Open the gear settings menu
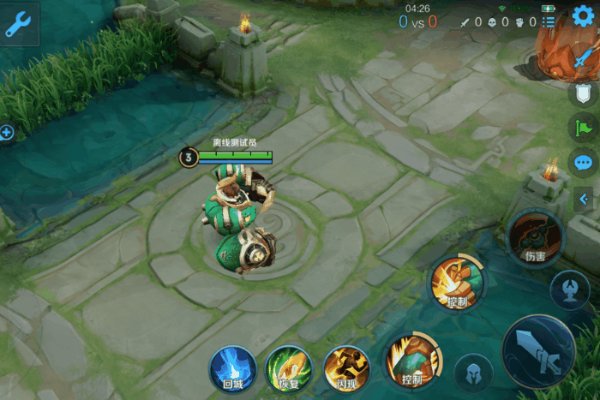Screen dimensions: 600x400 tap(583, 15)
